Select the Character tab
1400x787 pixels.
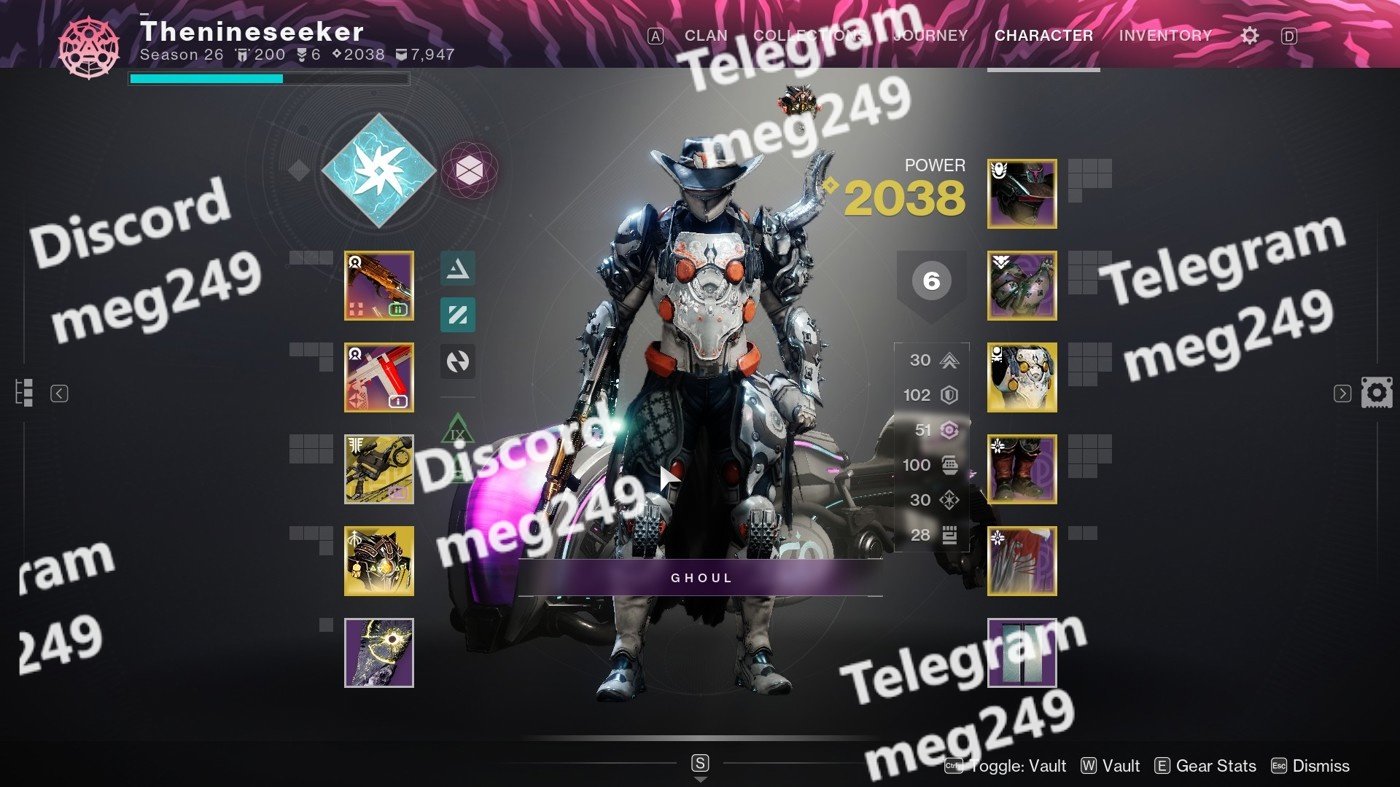1043,36
